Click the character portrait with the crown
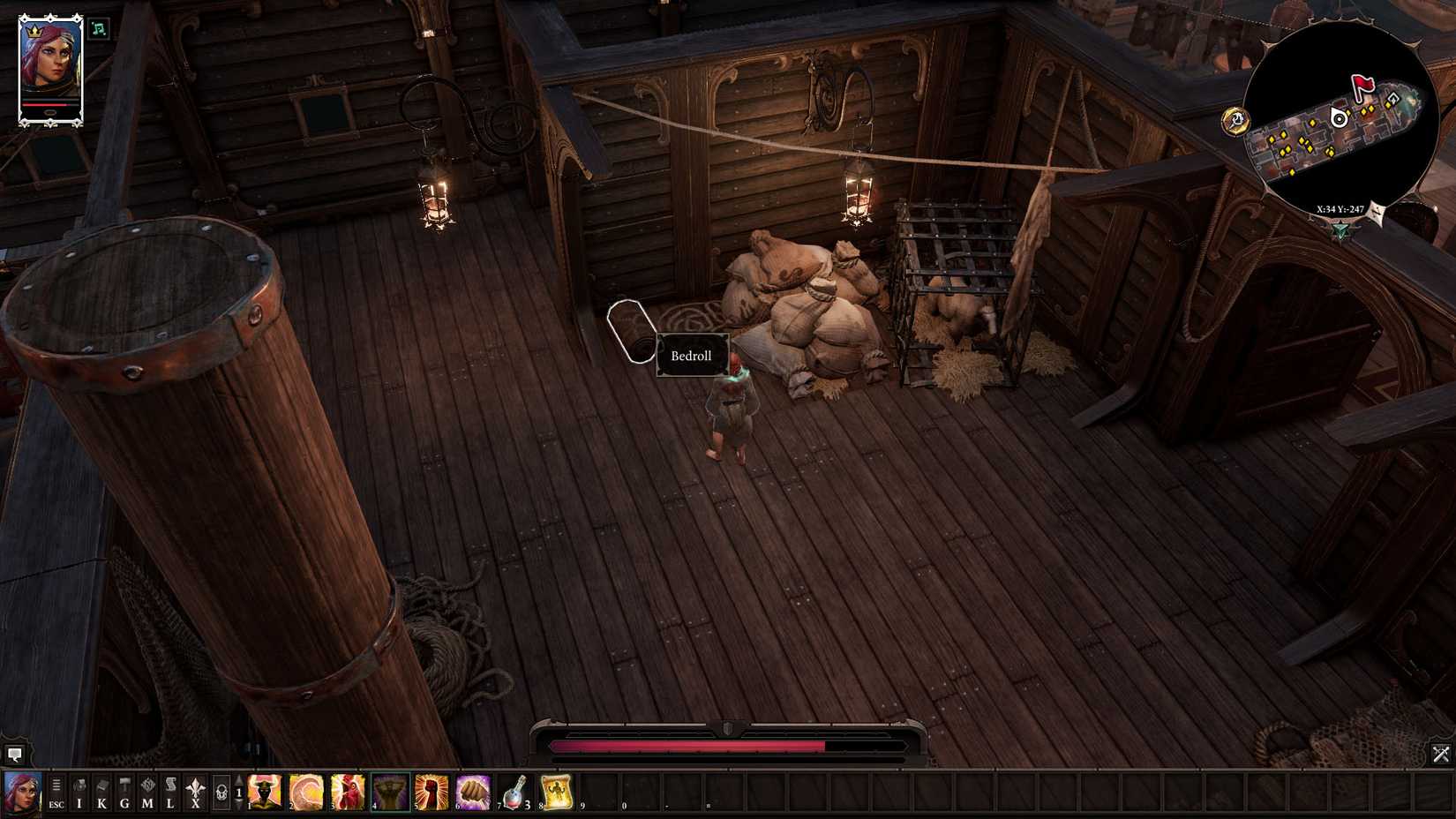 point(49,62)
